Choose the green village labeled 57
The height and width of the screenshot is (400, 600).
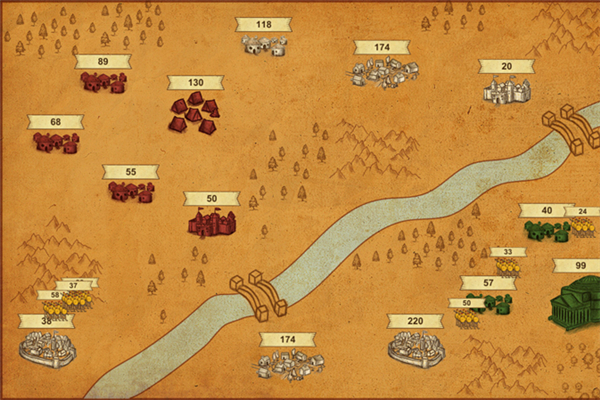pos(490,302)
